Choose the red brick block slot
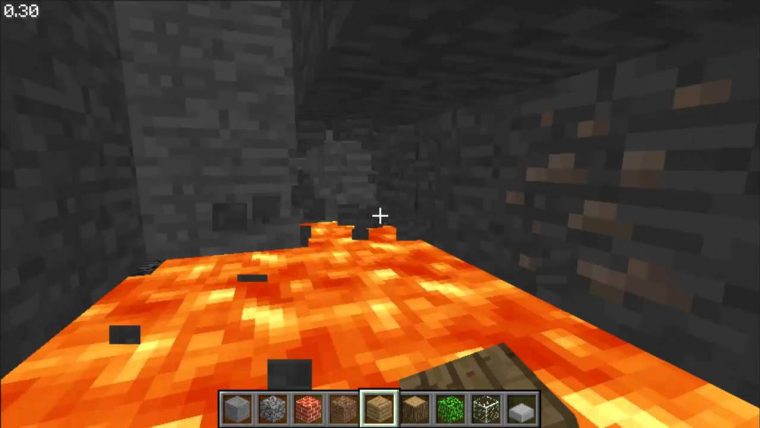The image size is (760, 428). click(x=308, y=408)
